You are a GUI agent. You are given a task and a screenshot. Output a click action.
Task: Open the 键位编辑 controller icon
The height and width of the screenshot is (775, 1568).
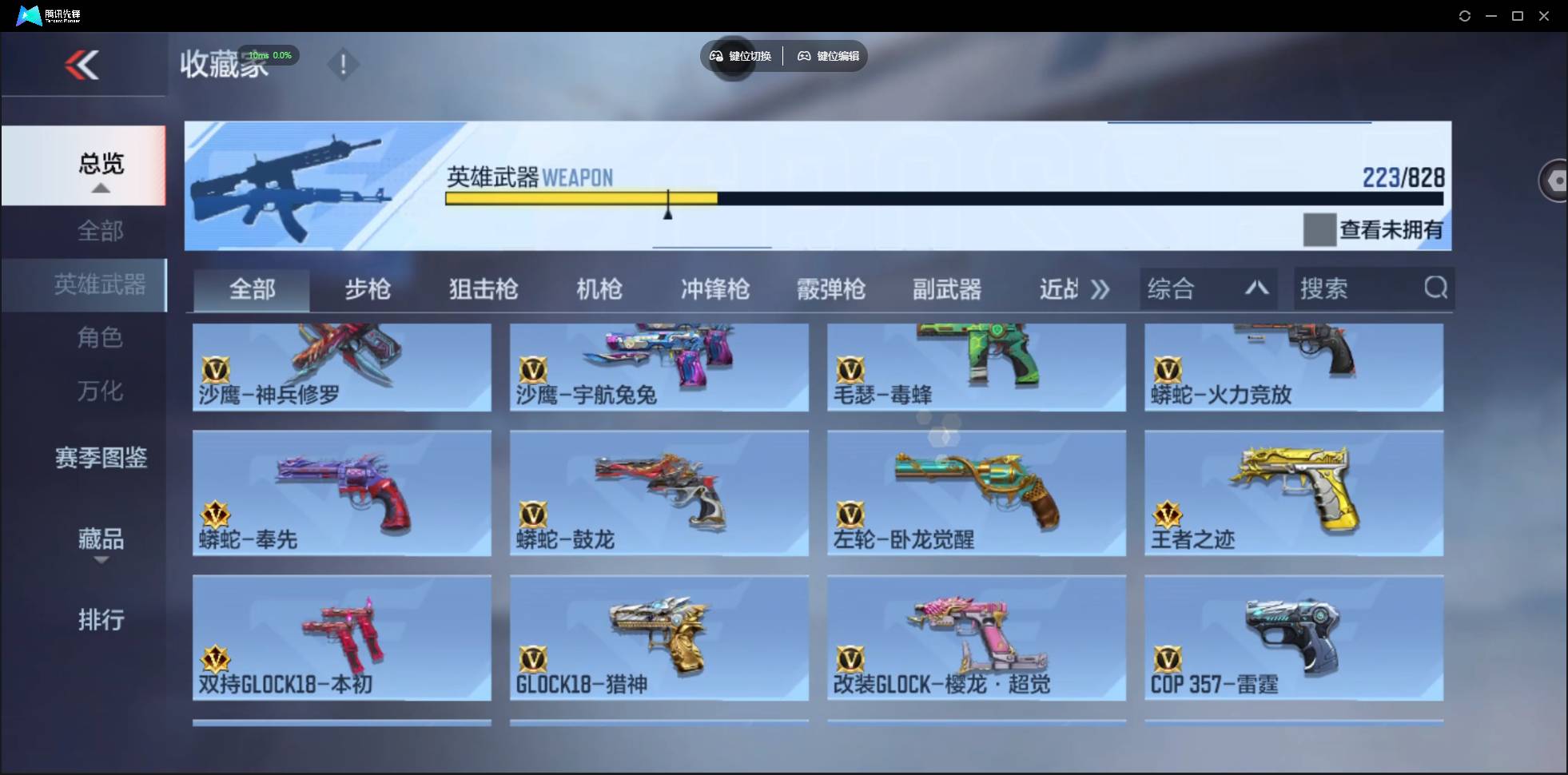pyautogui.click(x=804, y=56)
